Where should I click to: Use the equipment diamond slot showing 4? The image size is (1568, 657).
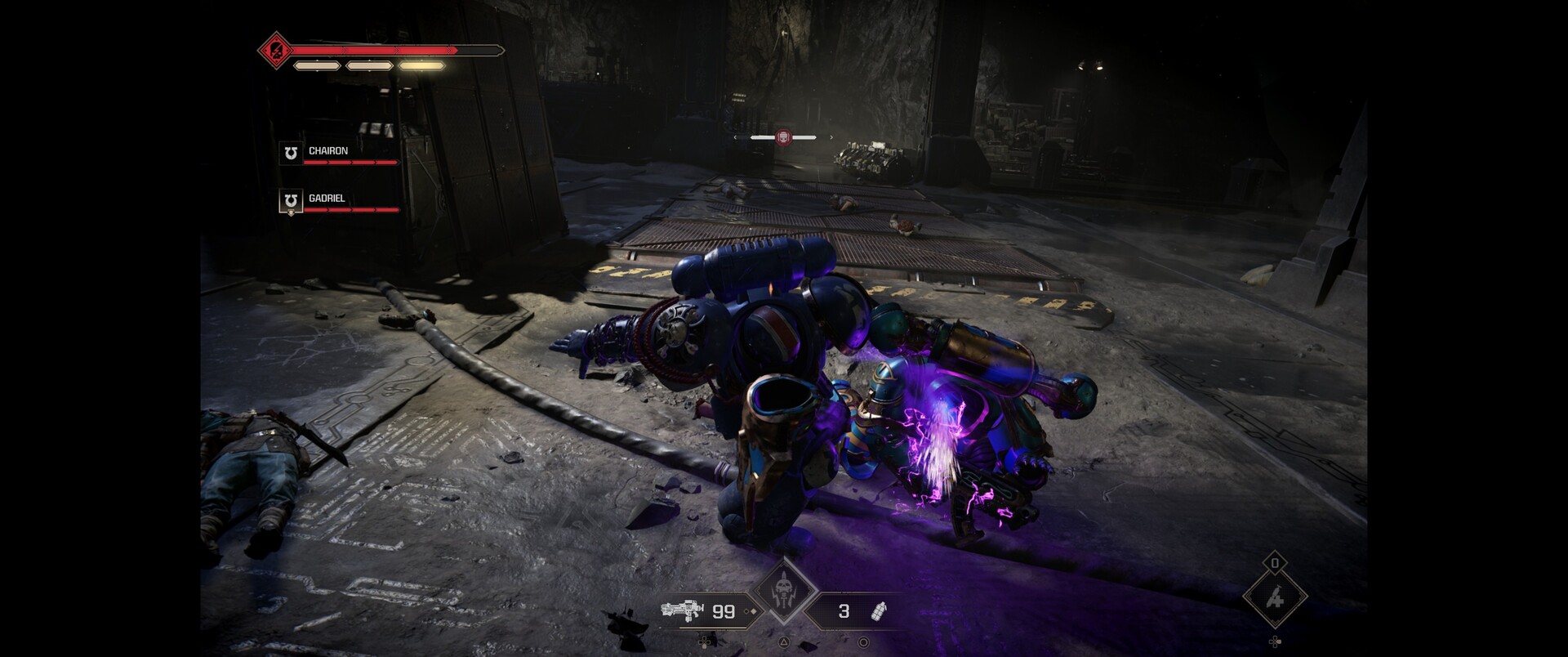(x=1274, y=598)
